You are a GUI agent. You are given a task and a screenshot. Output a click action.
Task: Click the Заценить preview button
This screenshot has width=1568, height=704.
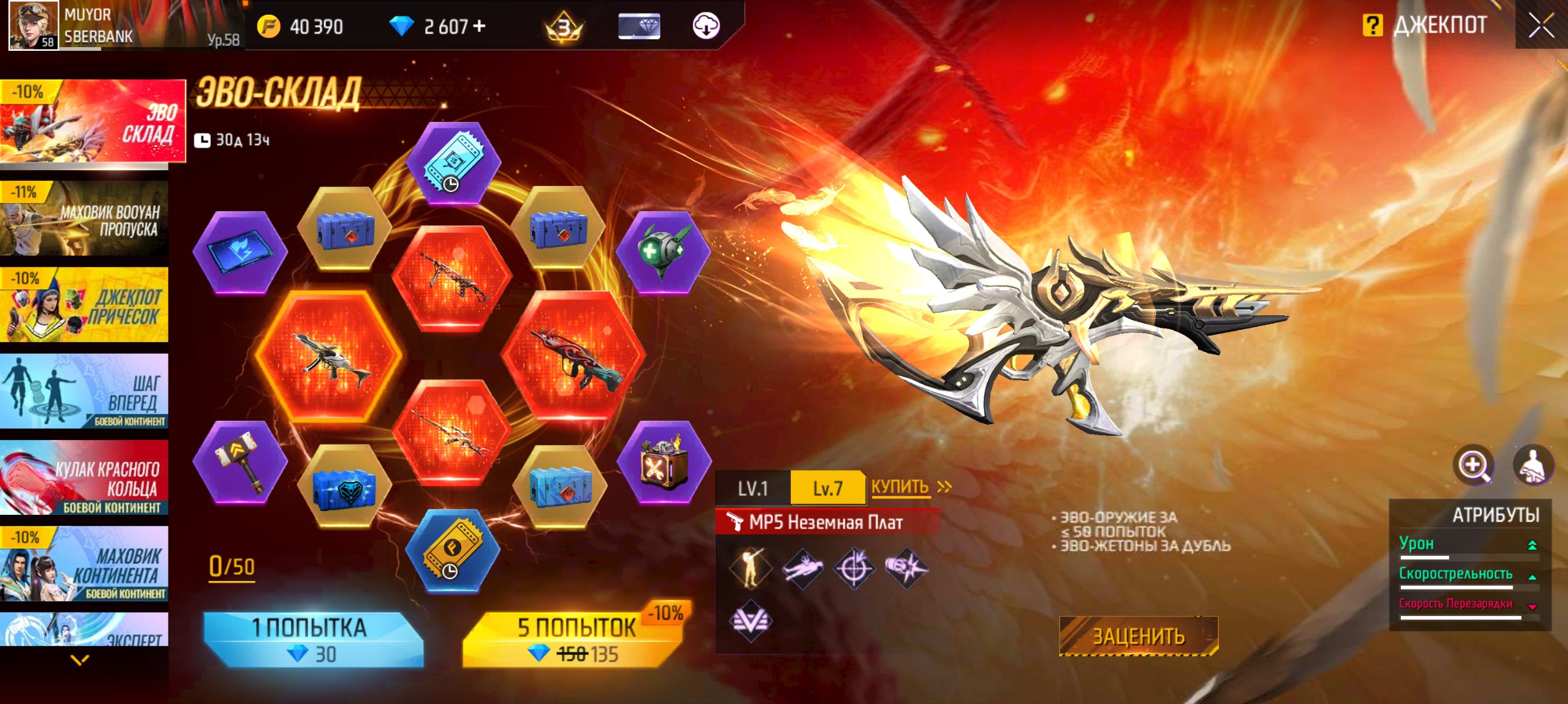pyautogui.click(x=1139, y=636)
